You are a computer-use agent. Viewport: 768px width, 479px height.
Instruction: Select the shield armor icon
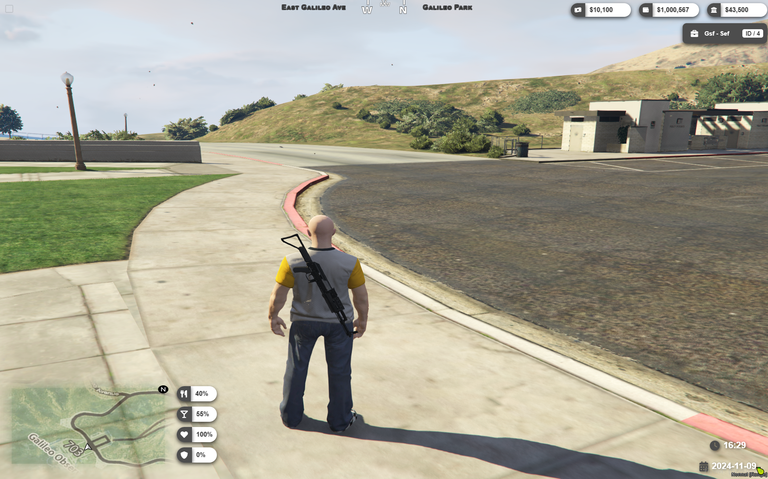tap(184, 455)
